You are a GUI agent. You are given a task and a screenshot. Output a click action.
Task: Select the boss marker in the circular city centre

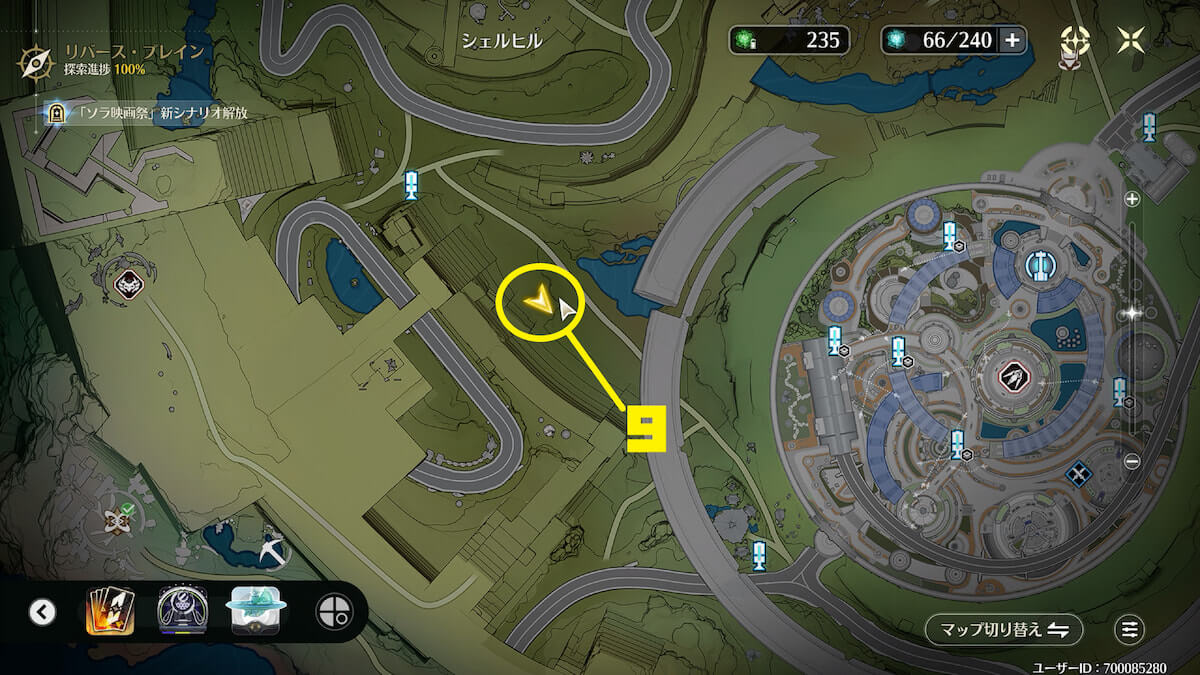pyautogui.click(x=1012, y=378)
